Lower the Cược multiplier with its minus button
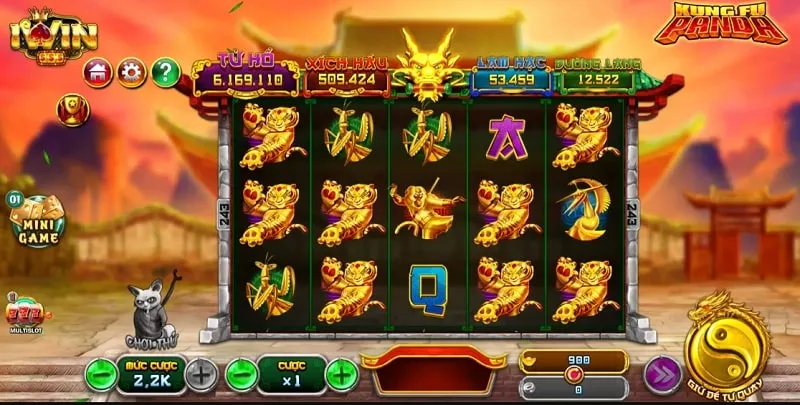The height and width of the screenshot is (405, 800). (x=241, y=375)
